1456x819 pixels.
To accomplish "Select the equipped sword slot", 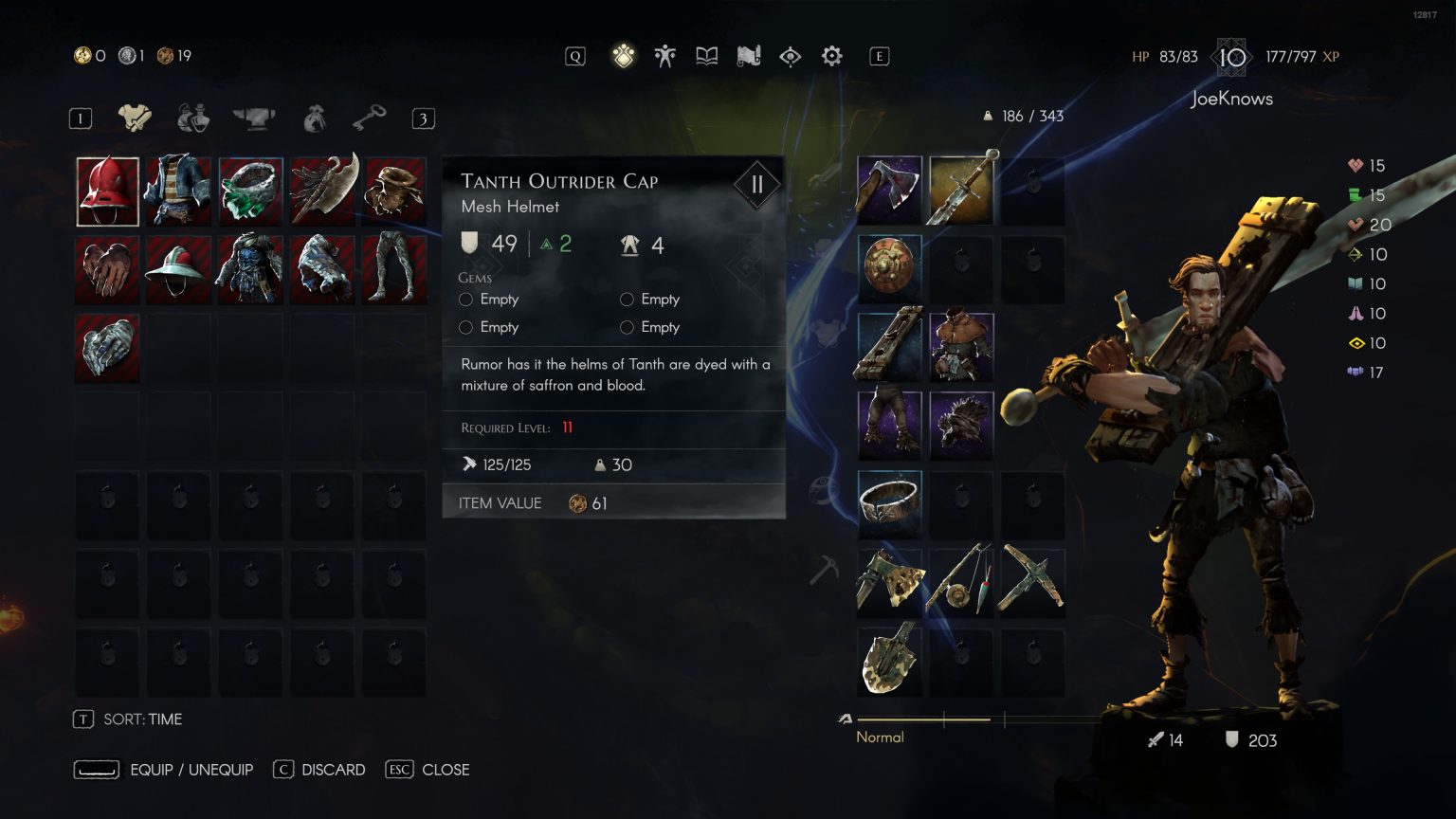I will pyautogui.click(x=961, y=190).
